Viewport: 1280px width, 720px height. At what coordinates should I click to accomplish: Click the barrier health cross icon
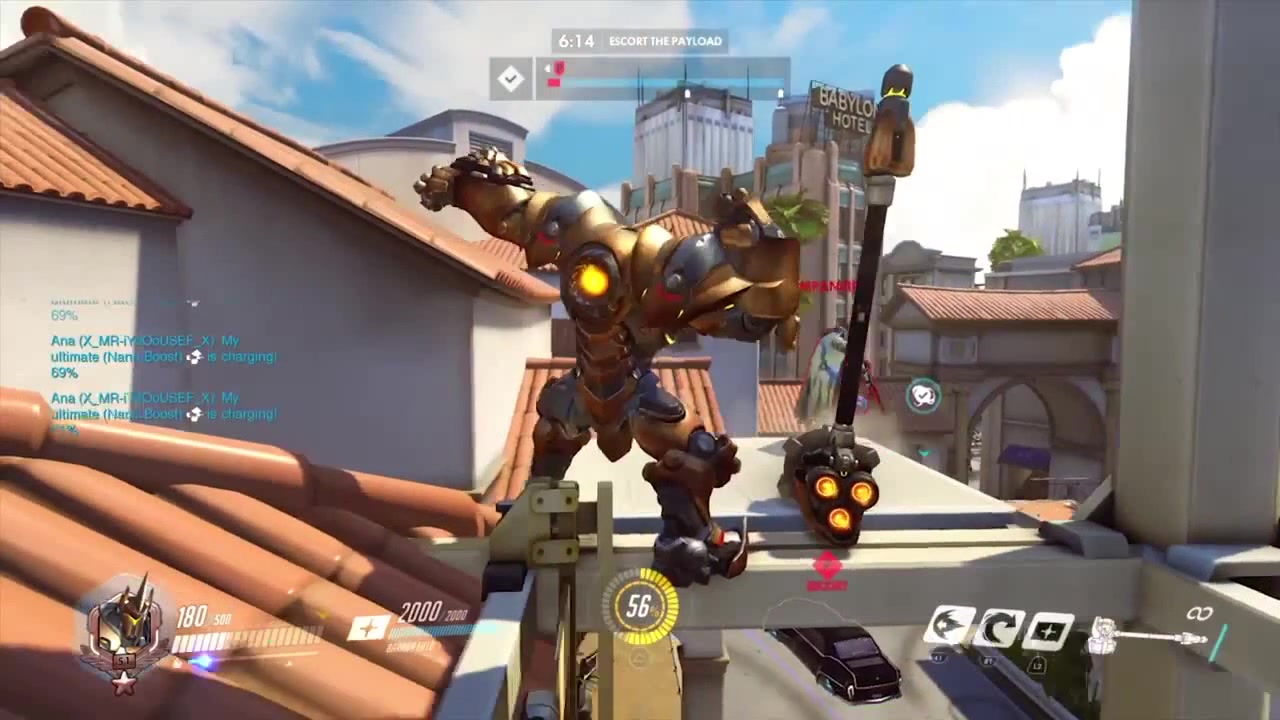click(370, 628)
